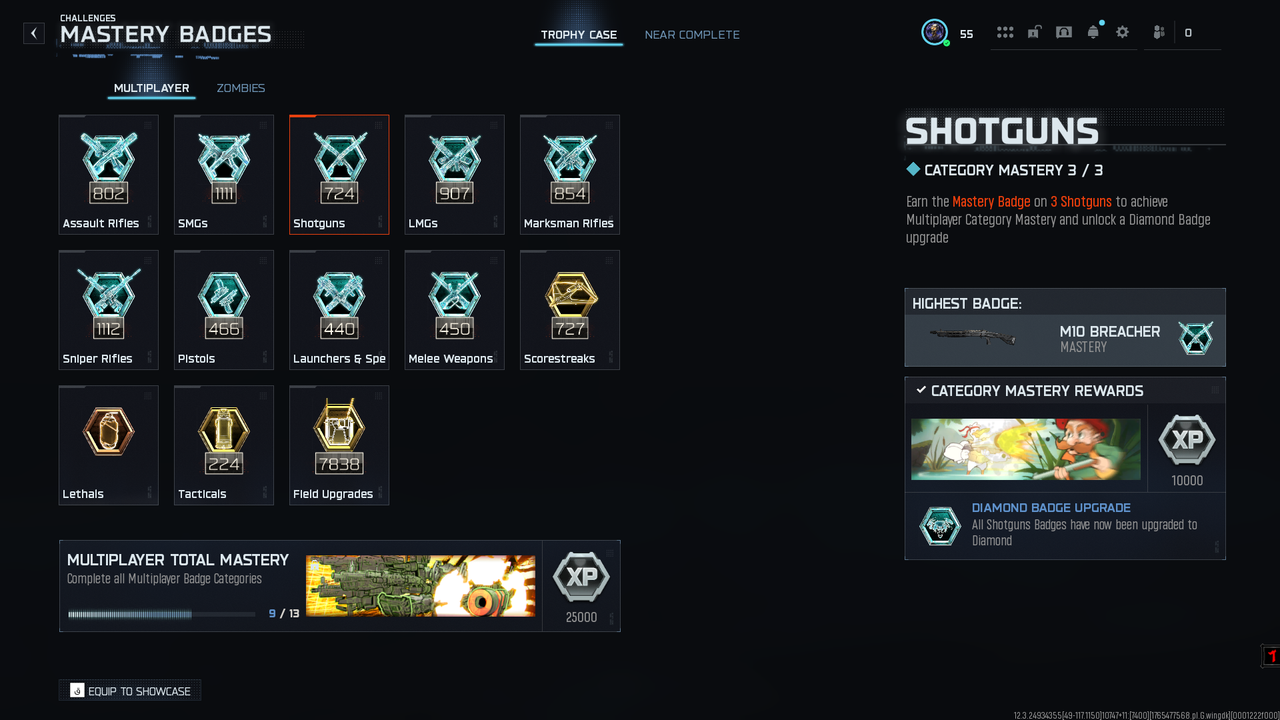Screen dimensions: 1280x720
Task: Pick the Sniper Rifles mastery badge
Action: (x=108, y=309)
